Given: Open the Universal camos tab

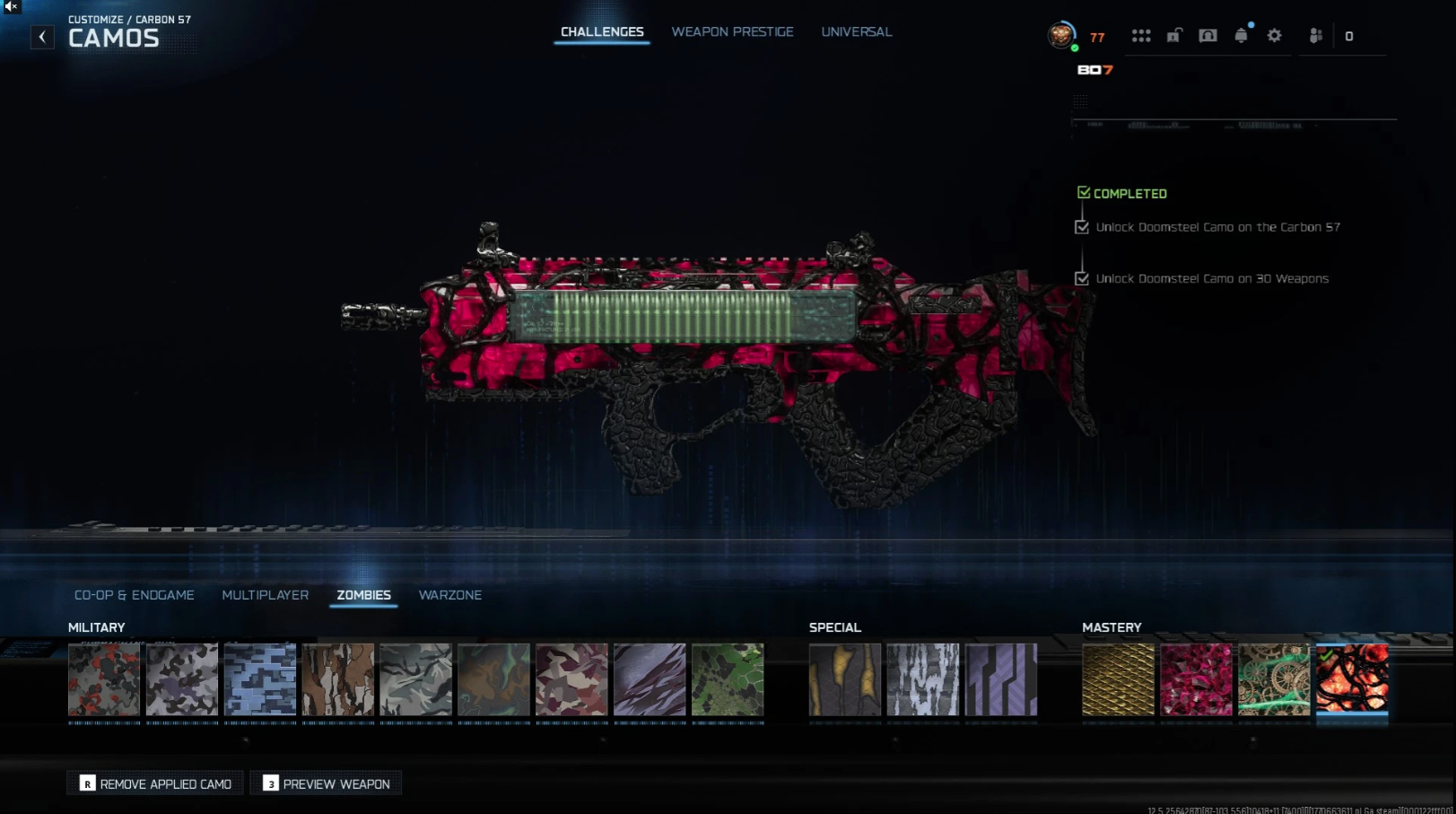Looking at the screenshot, I should pos(856,32).
